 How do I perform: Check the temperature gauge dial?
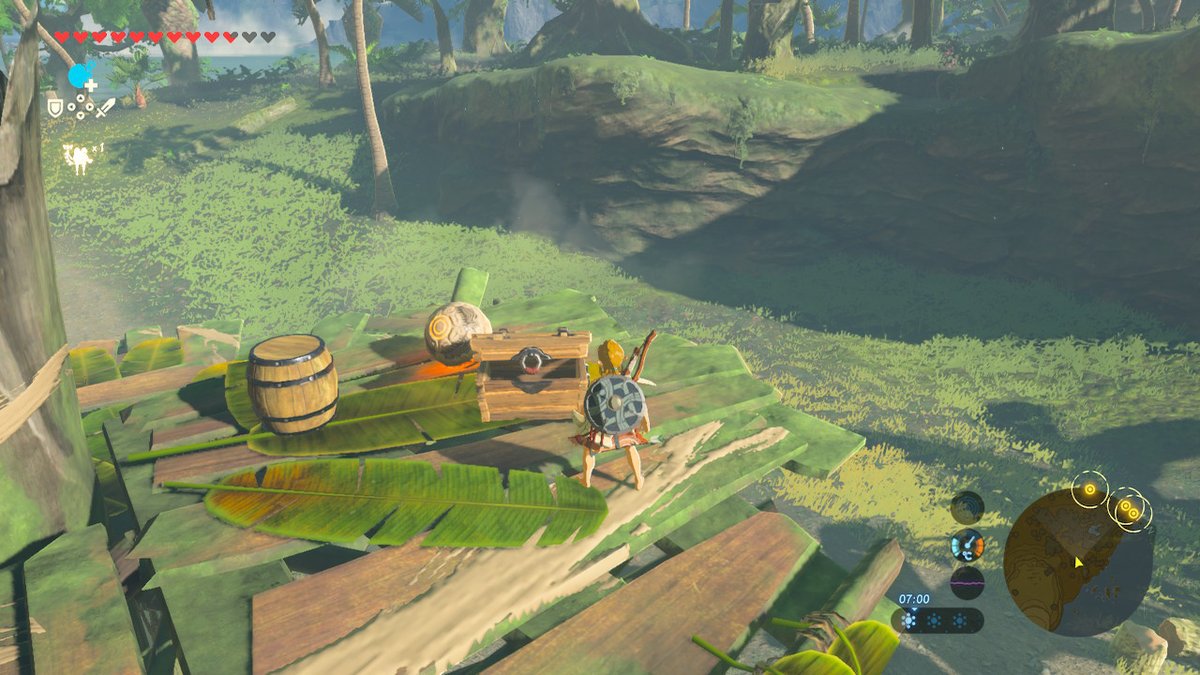point(967,546)
